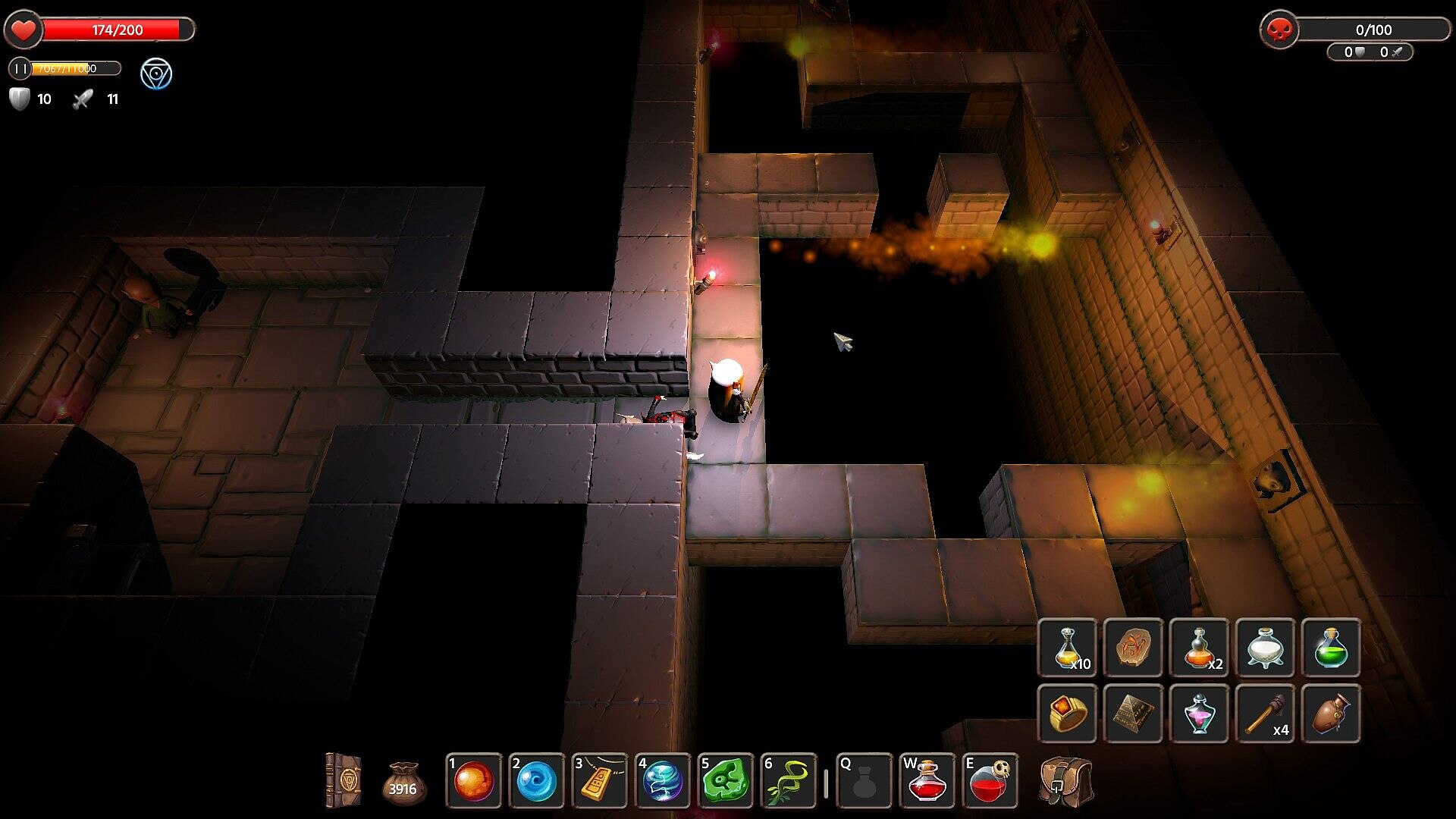Pick the golden pyramid artifact

point(1133,714)
